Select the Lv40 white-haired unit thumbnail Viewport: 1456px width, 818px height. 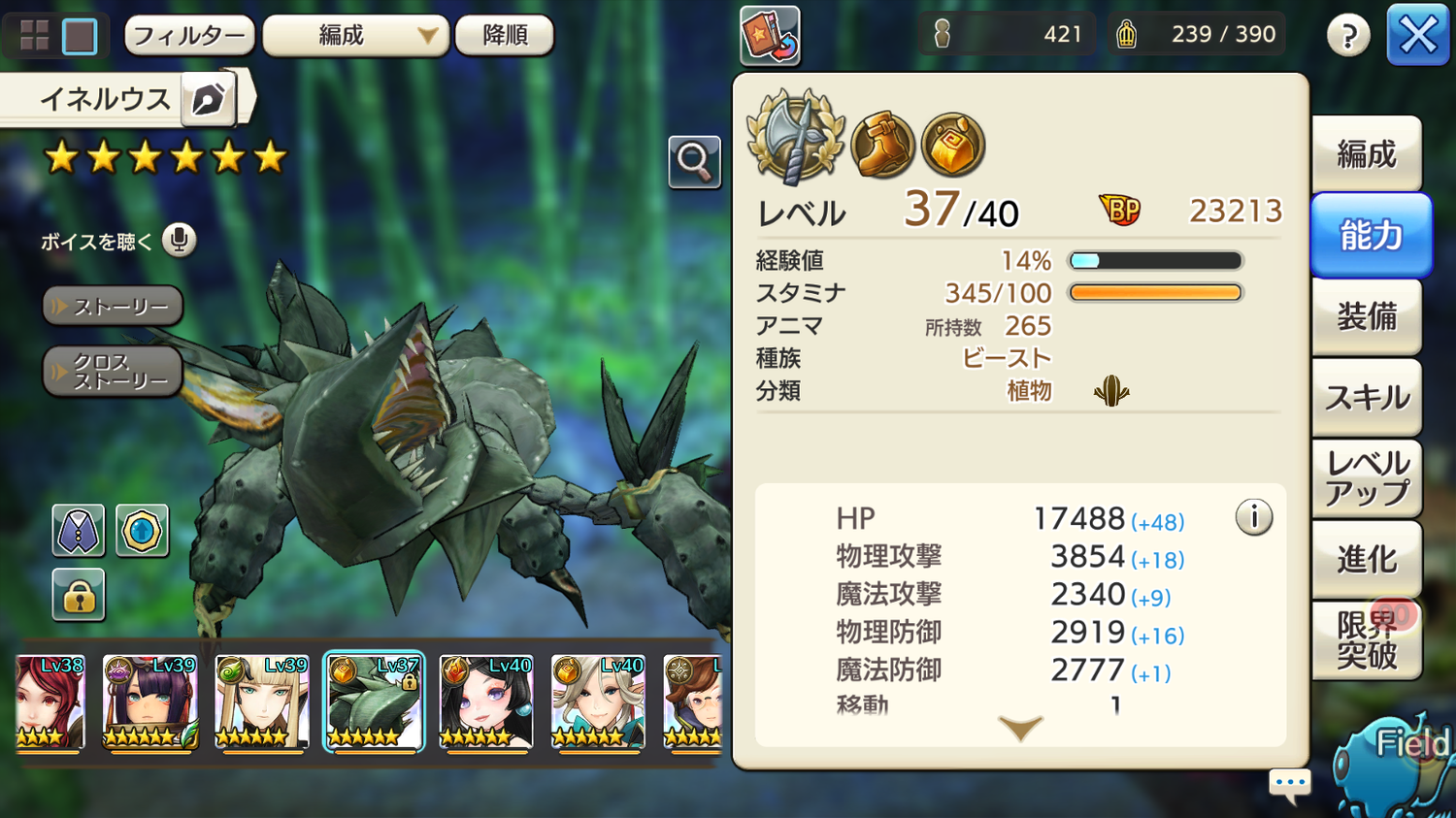(x=597, y=702)
